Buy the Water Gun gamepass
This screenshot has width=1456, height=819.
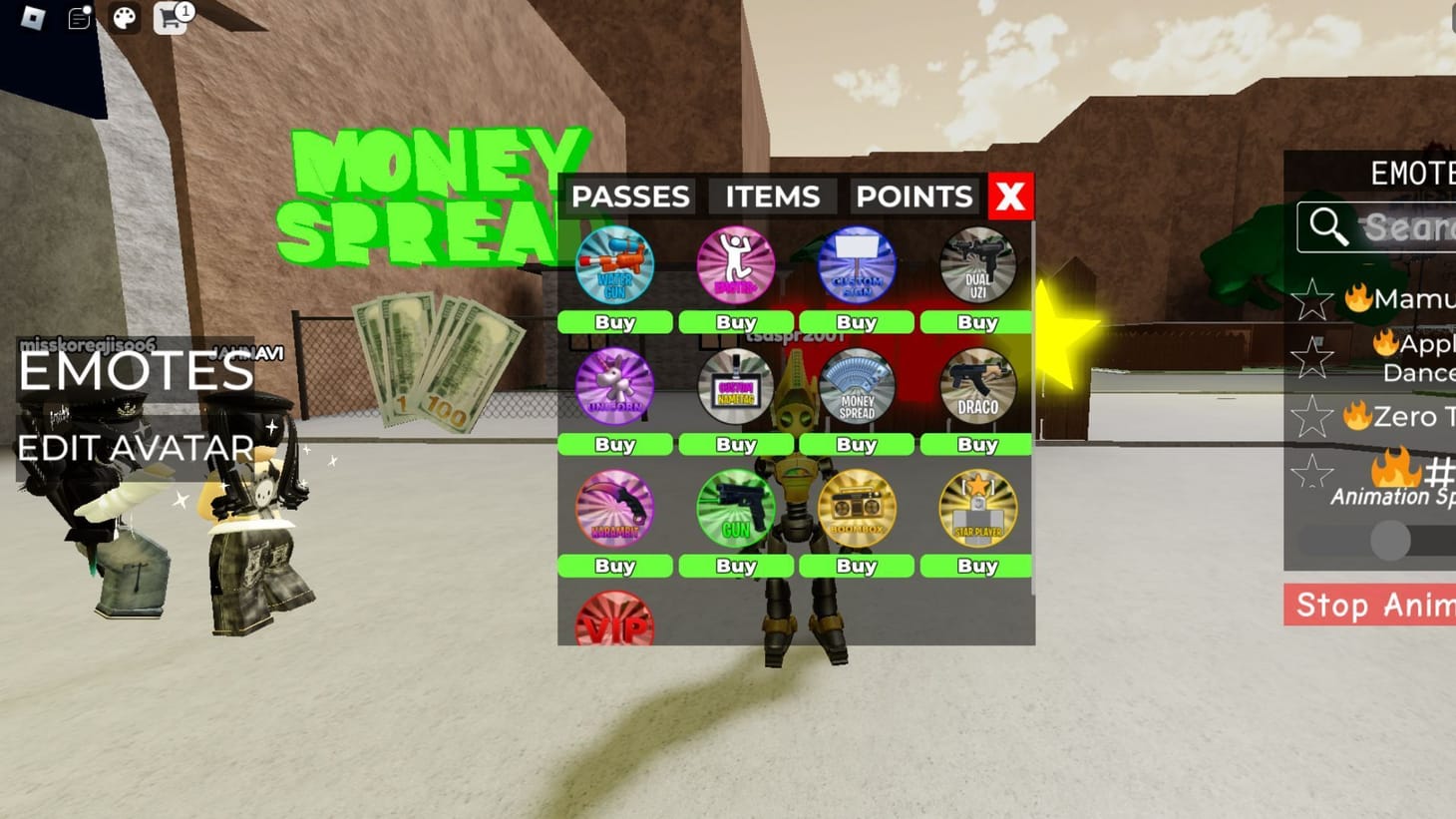[614, 322]
